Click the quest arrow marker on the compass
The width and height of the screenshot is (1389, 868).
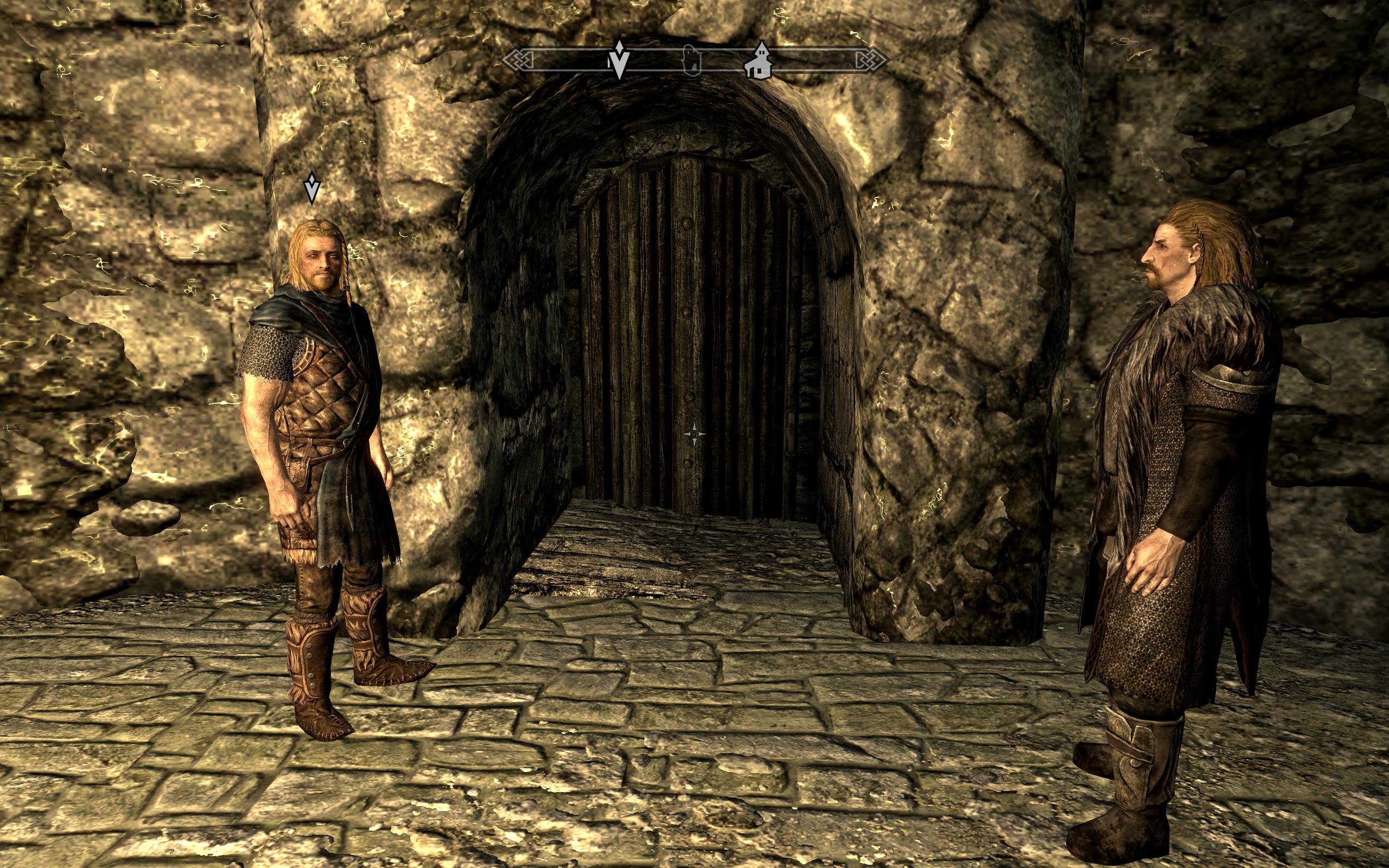pyautogui.click(x=619, y=60)
